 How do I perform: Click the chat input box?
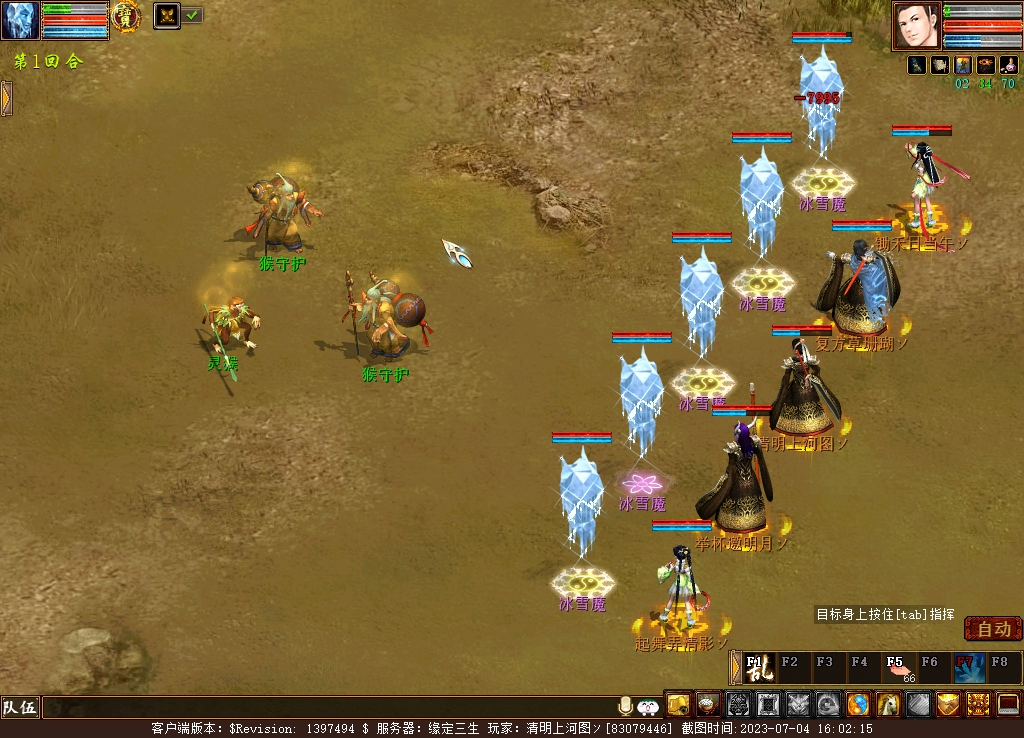pyautogui.click(x=330, y=708)
